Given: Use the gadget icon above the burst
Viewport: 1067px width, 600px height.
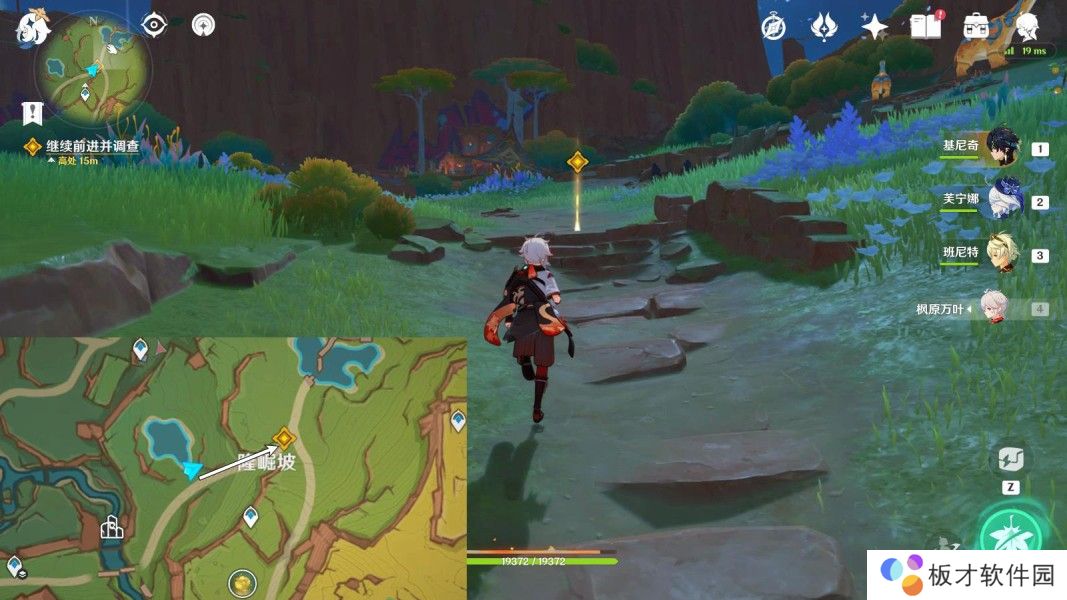Looking at the screenshot, I should pyautogui.click(x=1010, y=460).
